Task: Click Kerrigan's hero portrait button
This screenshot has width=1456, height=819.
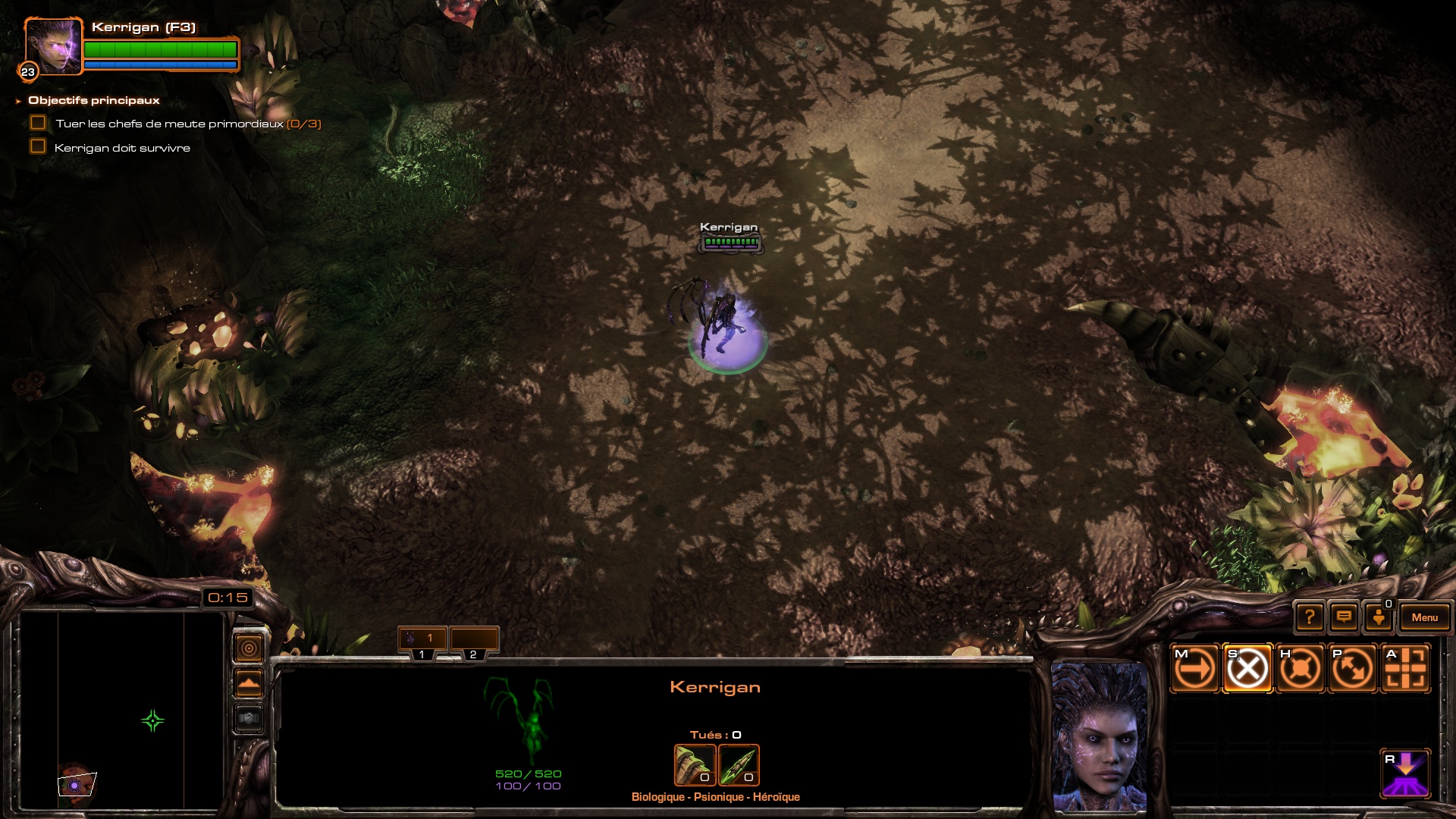Action: [53, 47]
